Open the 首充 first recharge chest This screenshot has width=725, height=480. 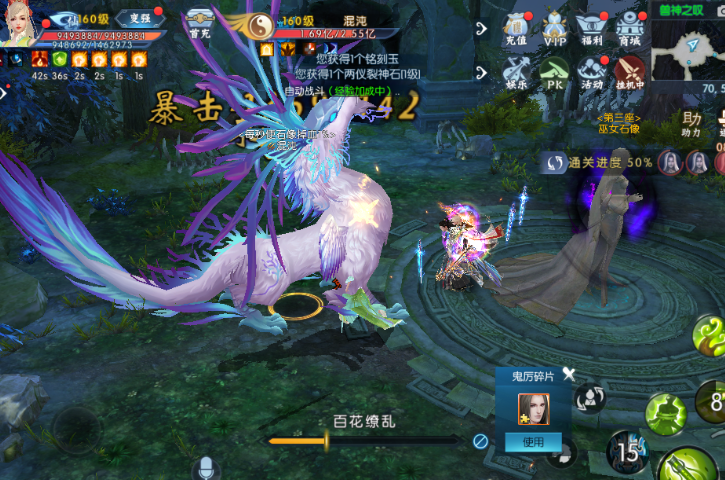[x=199, y=22]
